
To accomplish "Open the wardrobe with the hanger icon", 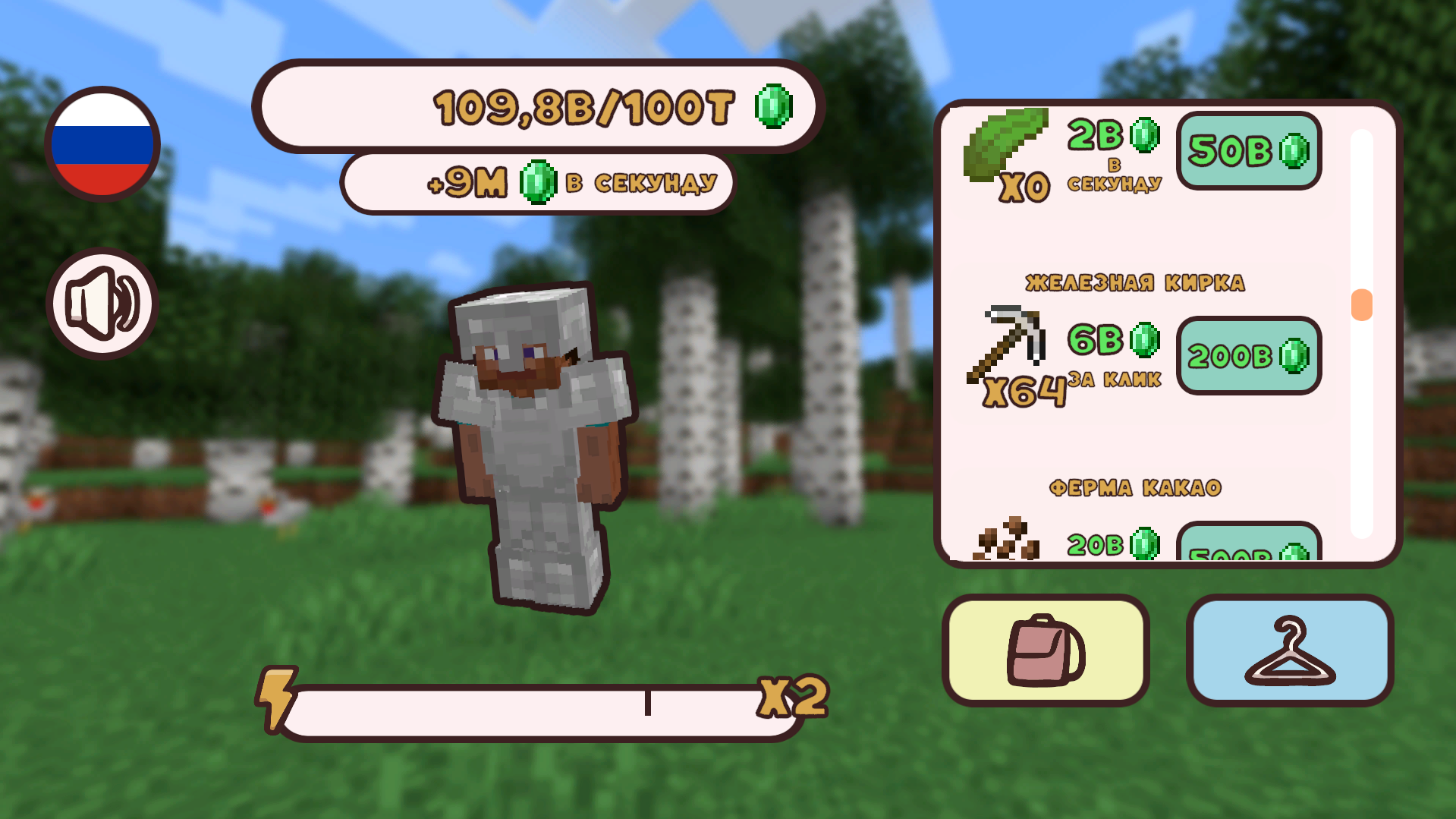I will pos(1290,649).
